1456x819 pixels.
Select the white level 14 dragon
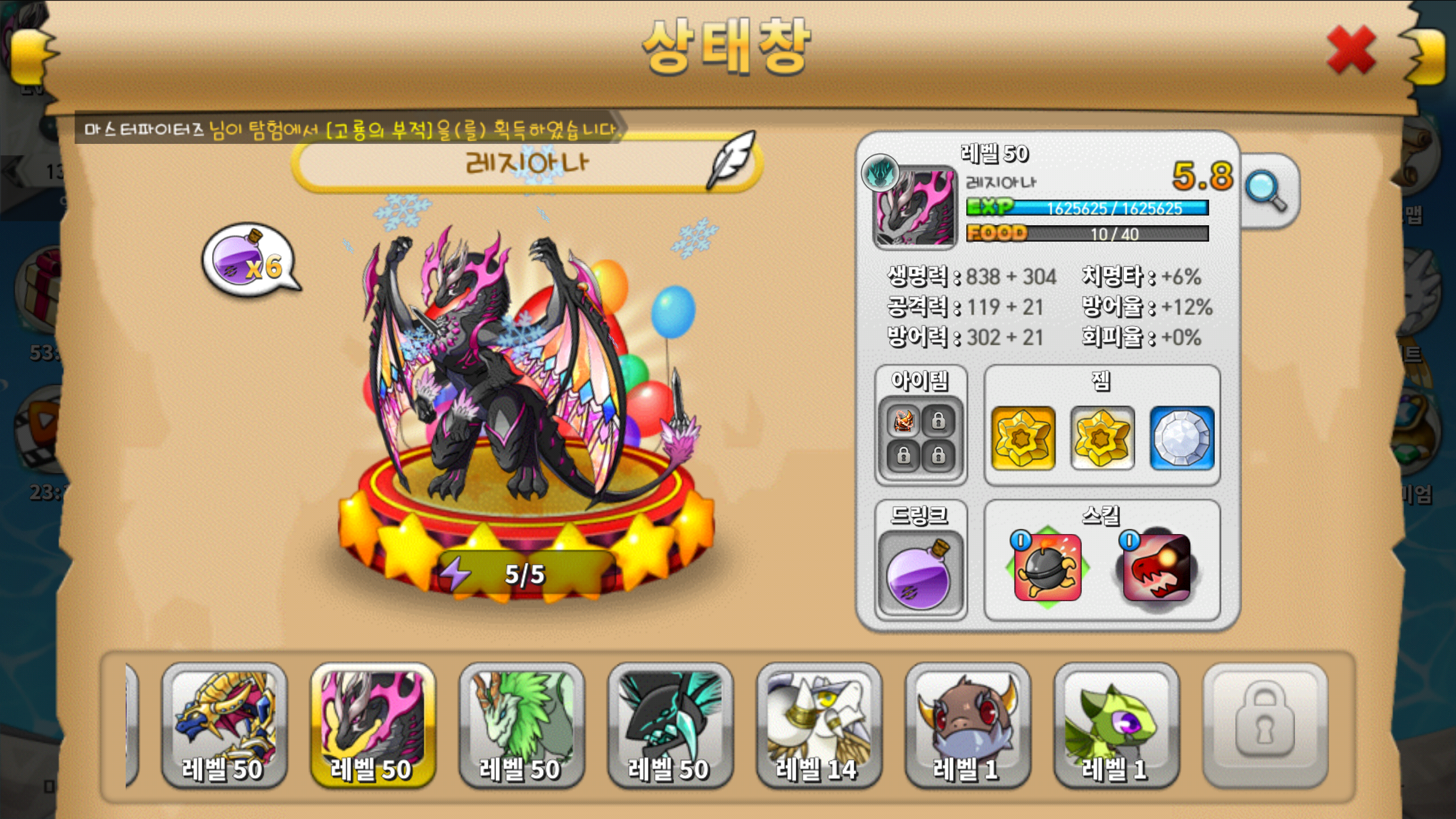point(819,725)
